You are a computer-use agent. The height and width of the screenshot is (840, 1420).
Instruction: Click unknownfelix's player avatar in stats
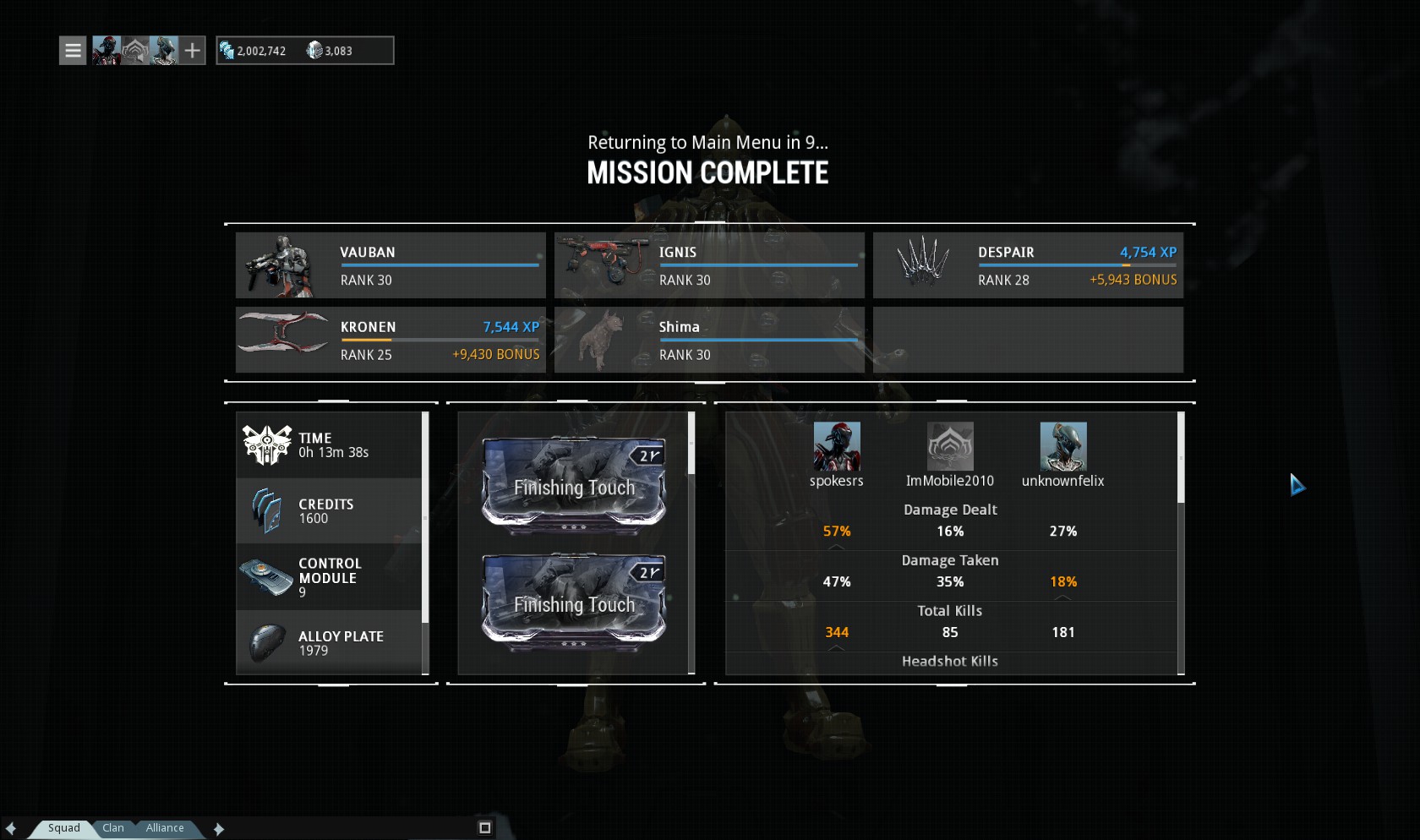coord(1063,446)
